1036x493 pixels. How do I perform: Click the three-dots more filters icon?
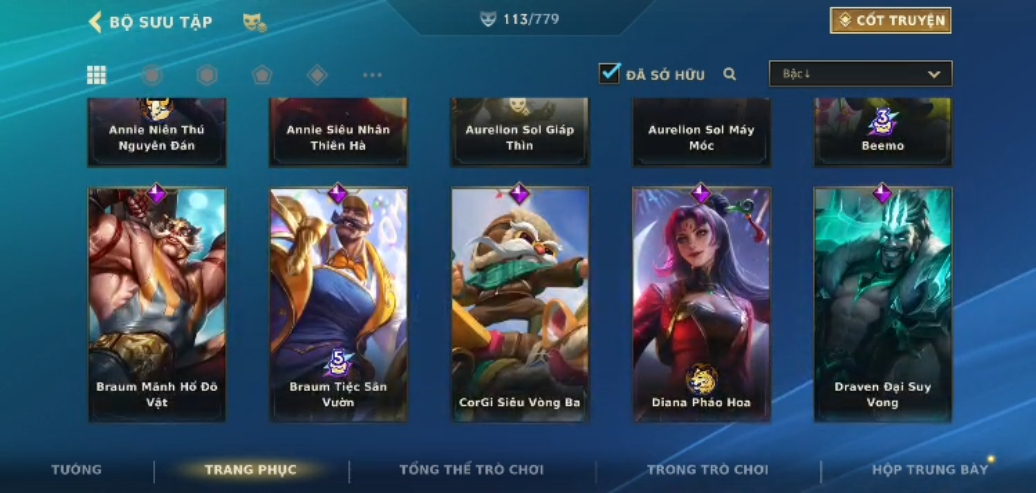tap(372, 75)
